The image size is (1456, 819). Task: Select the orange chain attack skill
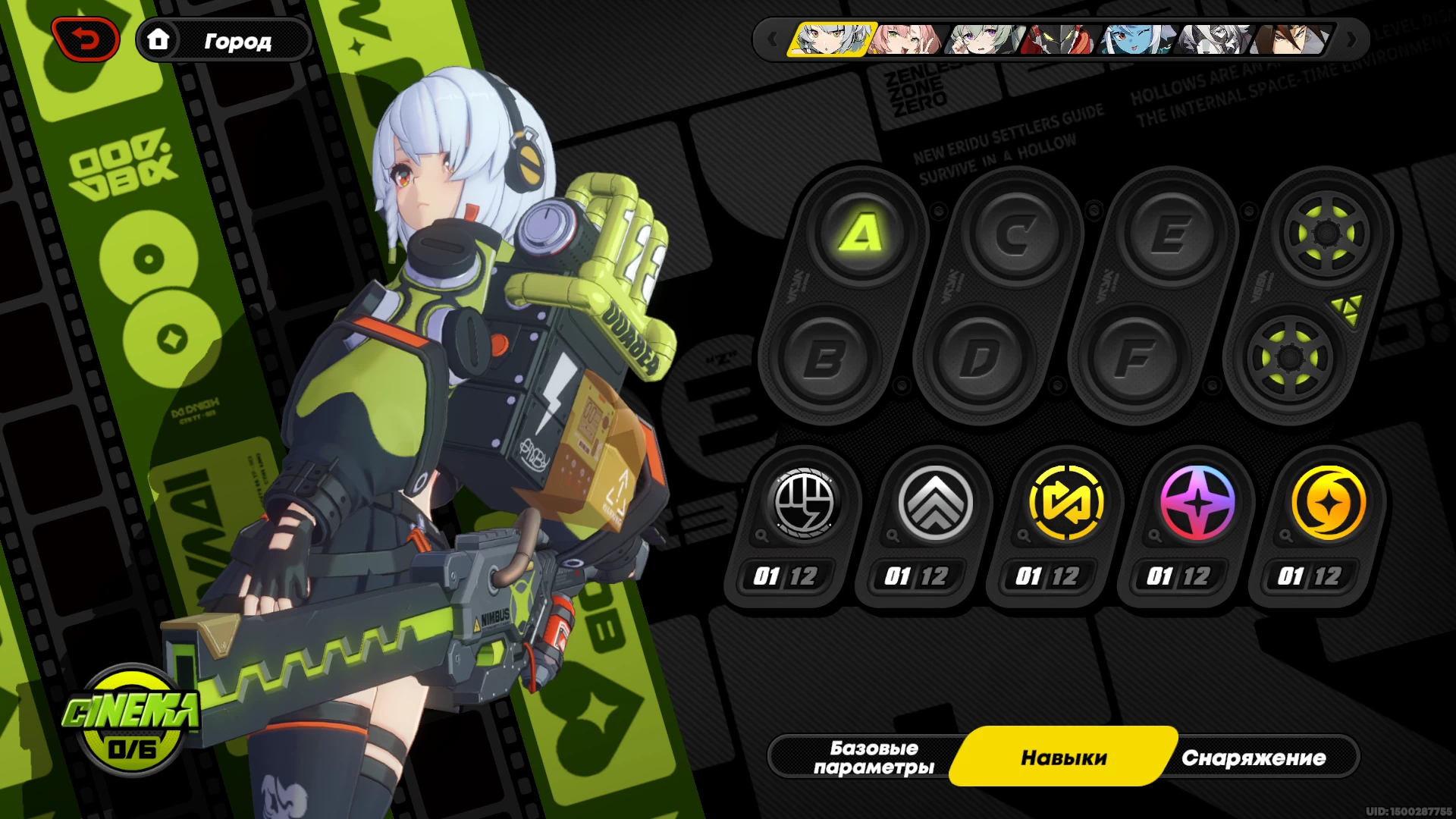pyautogui.click(x=1329, y=503)
